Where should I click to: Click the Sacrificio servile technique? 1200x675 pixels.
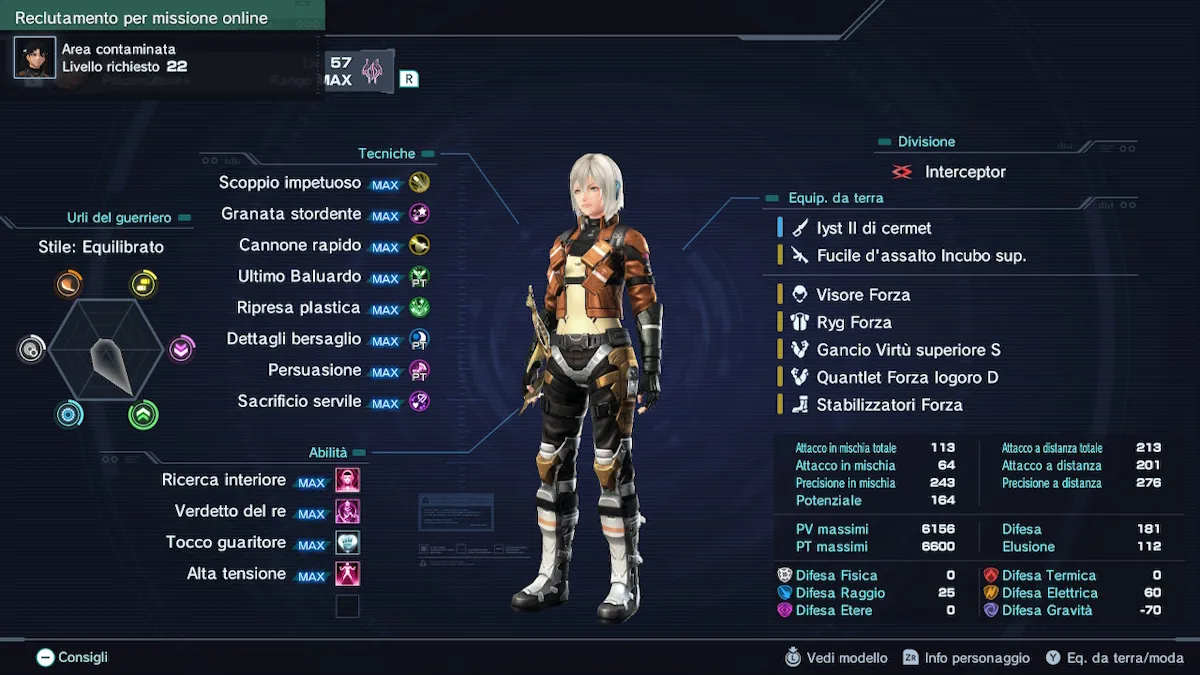(x=299, y=401)
